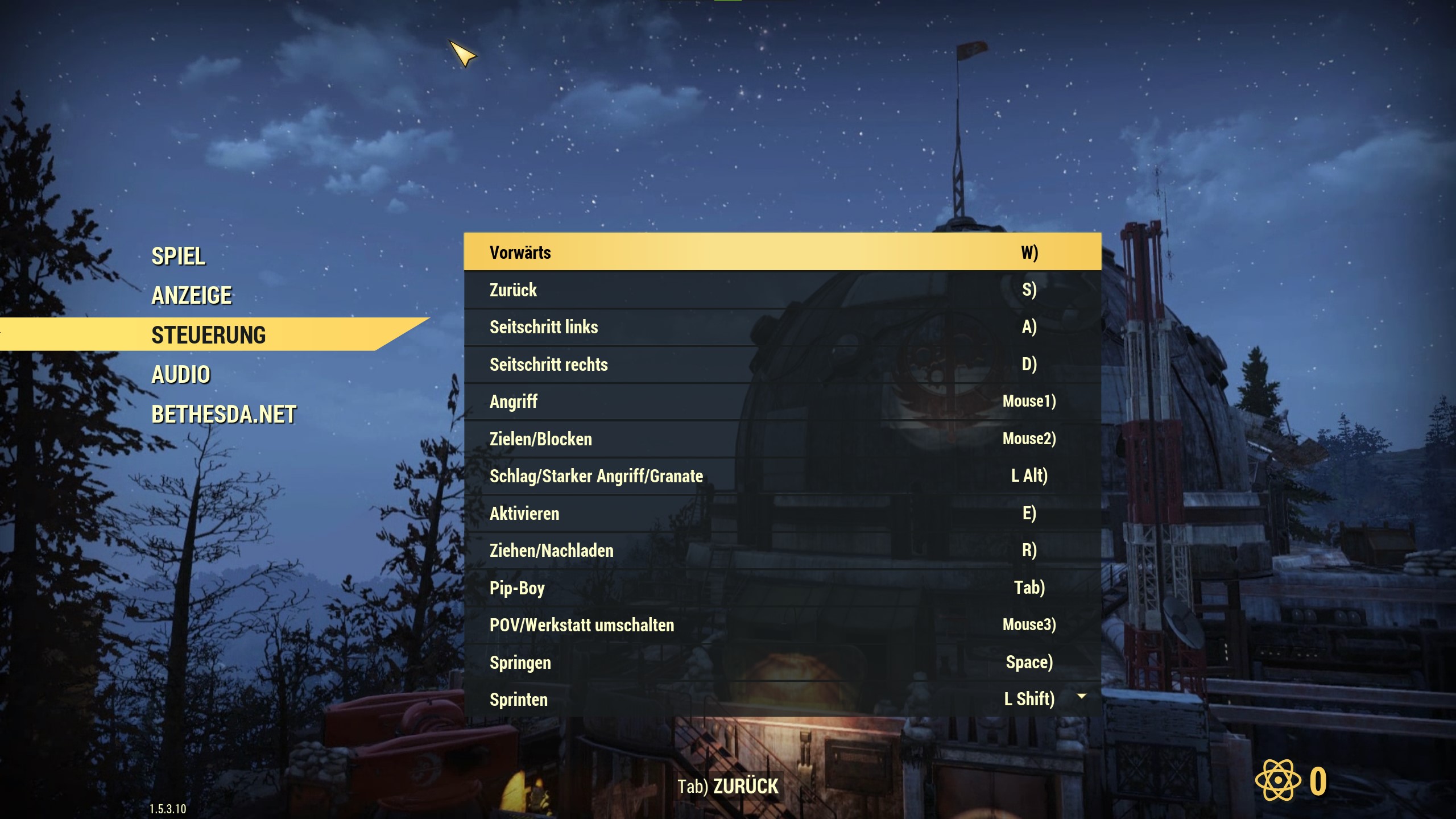Image resolution: width=1456 pixels, height=819 pixels.
Task: Select the Springen binding row
Action: [782, 663]
